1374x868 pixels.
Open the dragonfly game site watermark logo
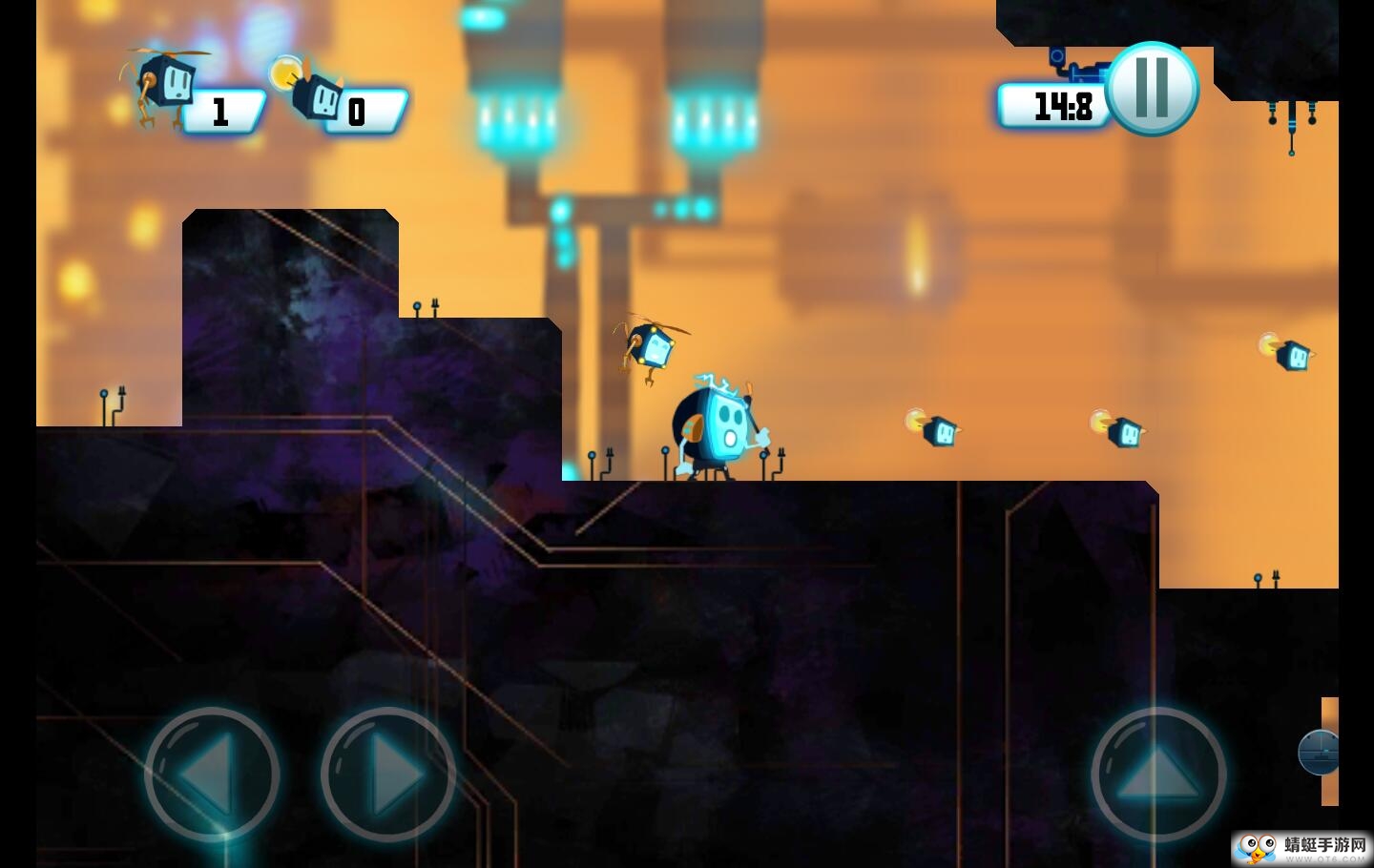tap(1302, 848)
